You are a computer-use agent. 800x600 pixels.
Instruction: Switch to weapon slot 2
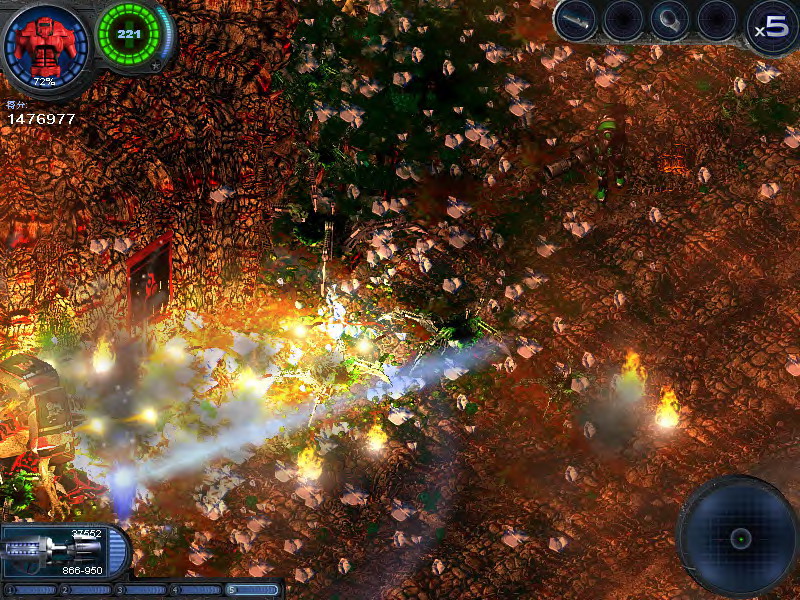coord(84,590)
